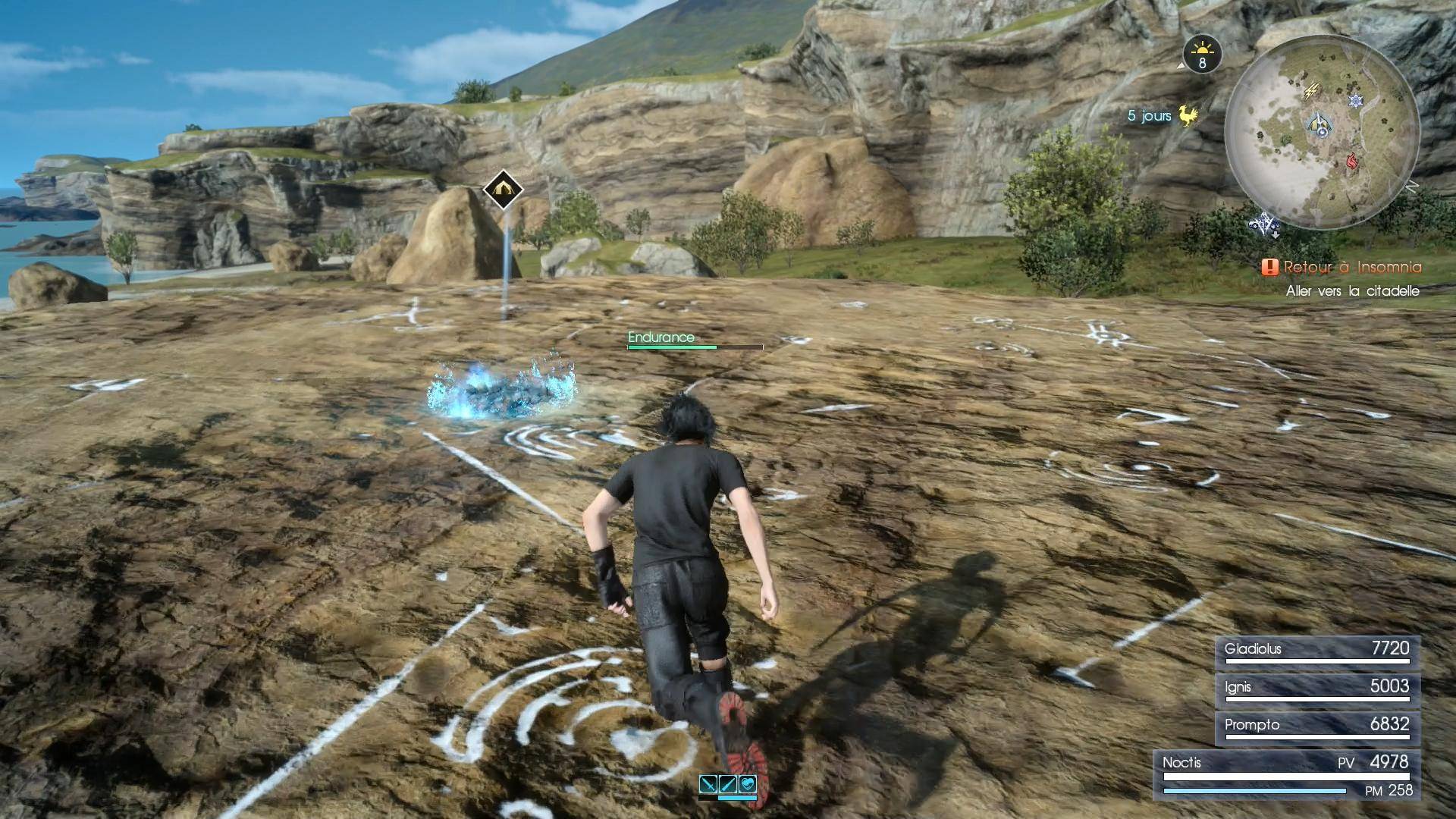The width and height of the screenshot is (1456, 819).
Task: Select the snowflake ice marker on minimap
Action: [1355, 100]
